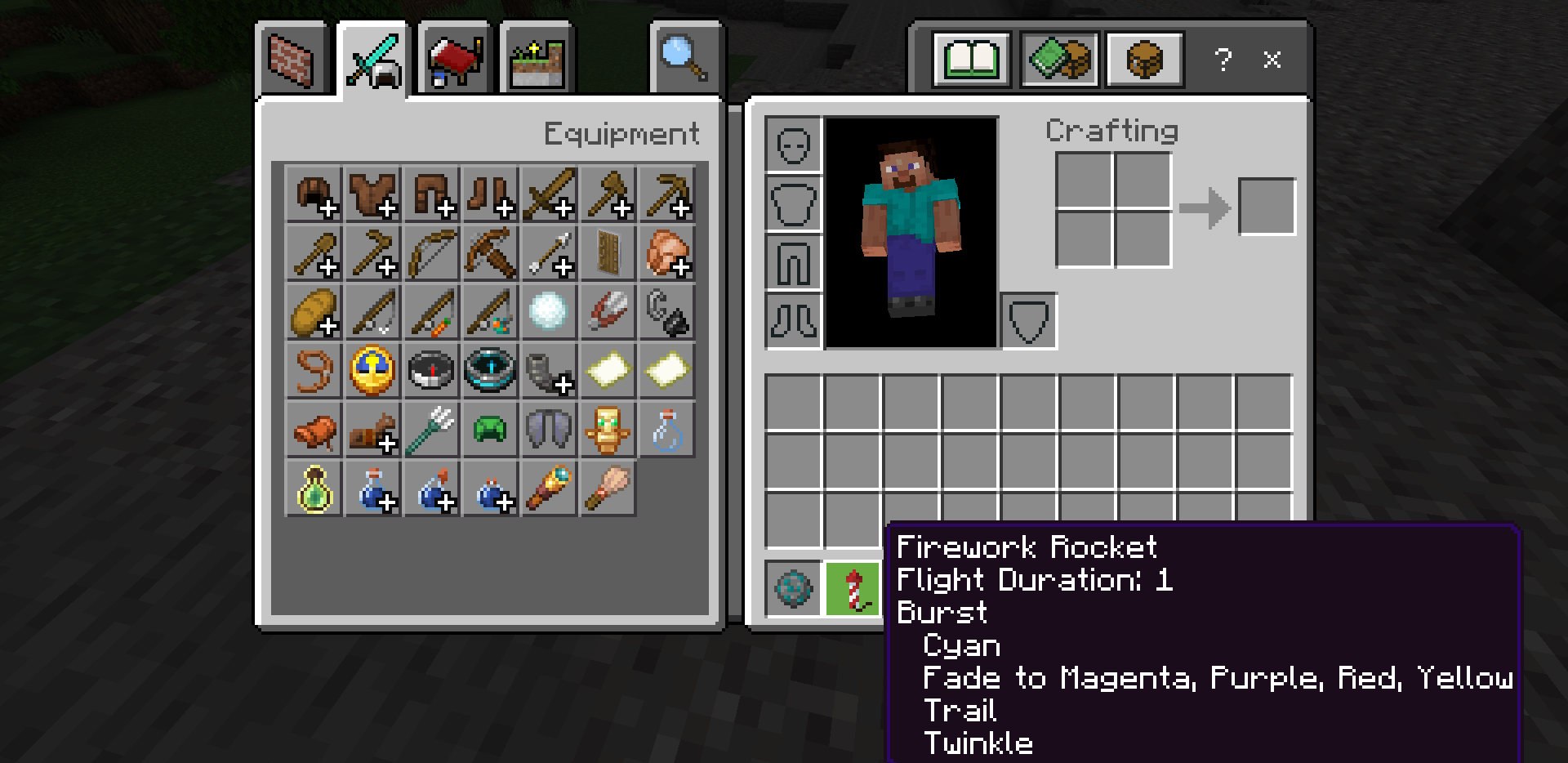This screenshot has width=1568, height=763.
Task: Select the crossbow item
Action: point(490,253)
